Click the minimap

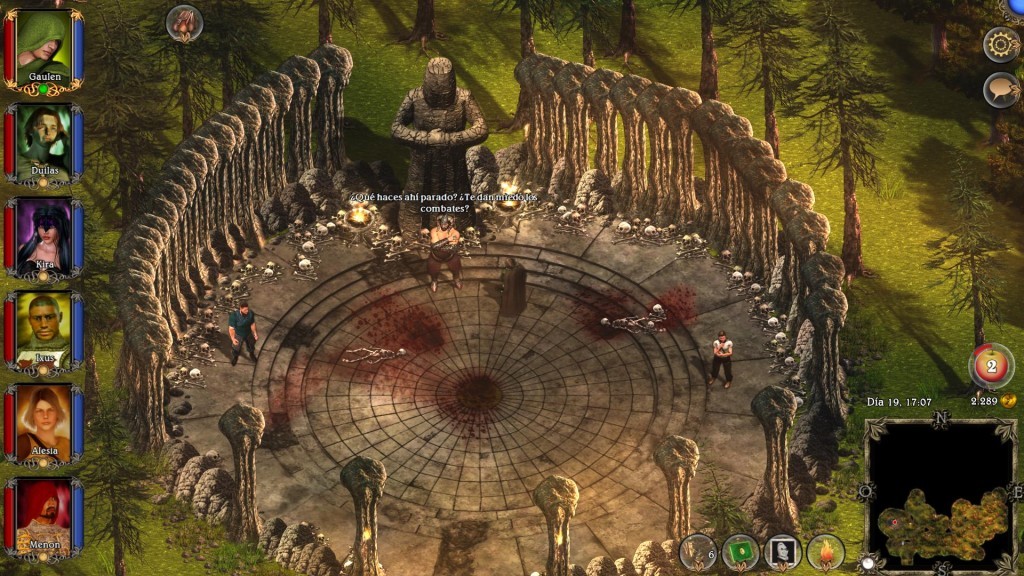tap(939, 493)
